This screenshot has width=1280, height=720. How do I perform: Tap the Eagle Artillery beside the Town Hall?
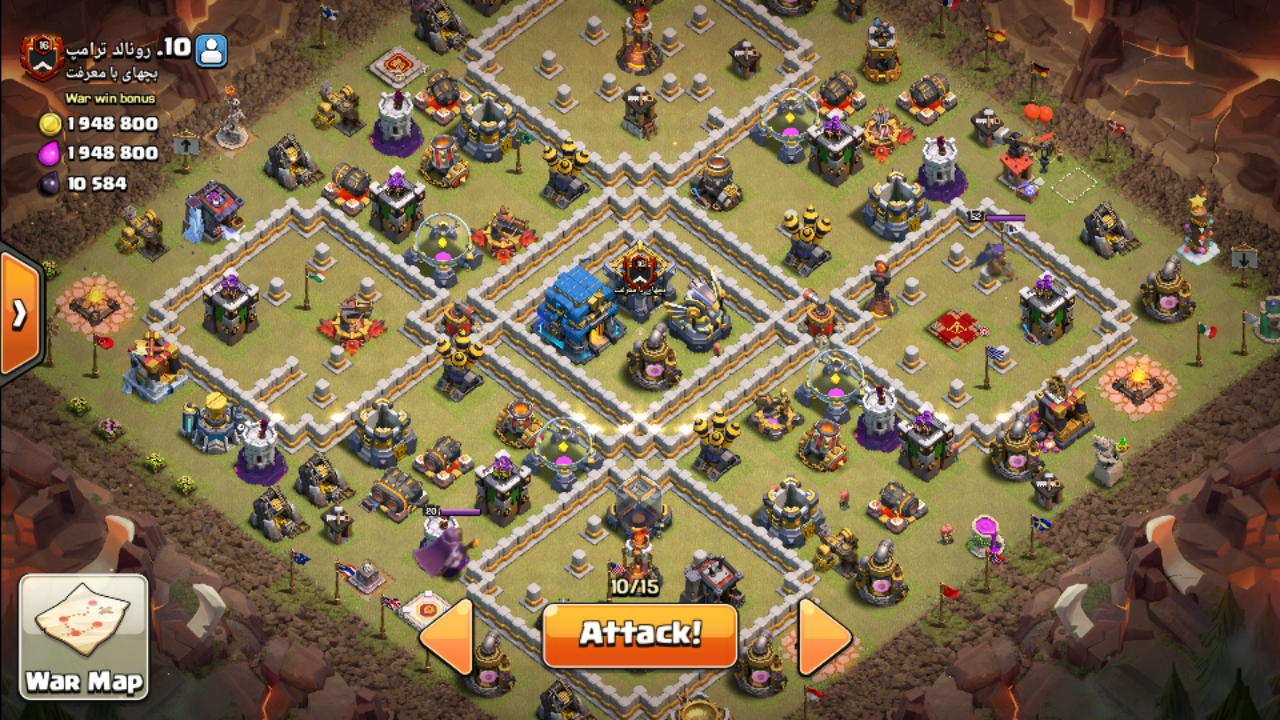pos(700,310)
